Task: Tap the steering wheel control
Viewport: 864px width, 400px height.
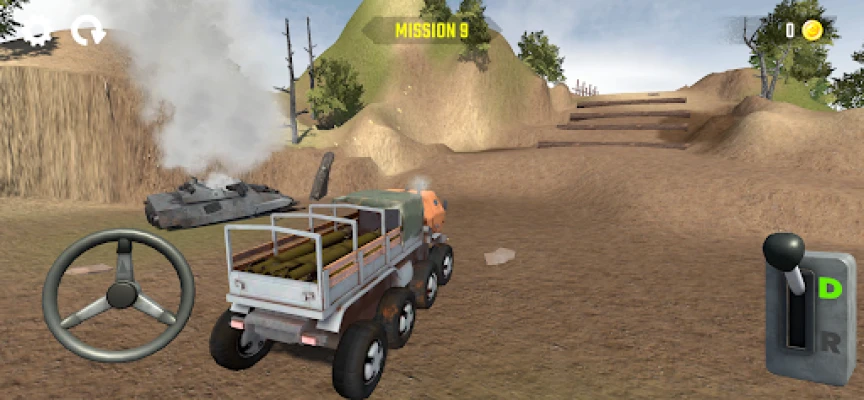Action: coord(119,294)
